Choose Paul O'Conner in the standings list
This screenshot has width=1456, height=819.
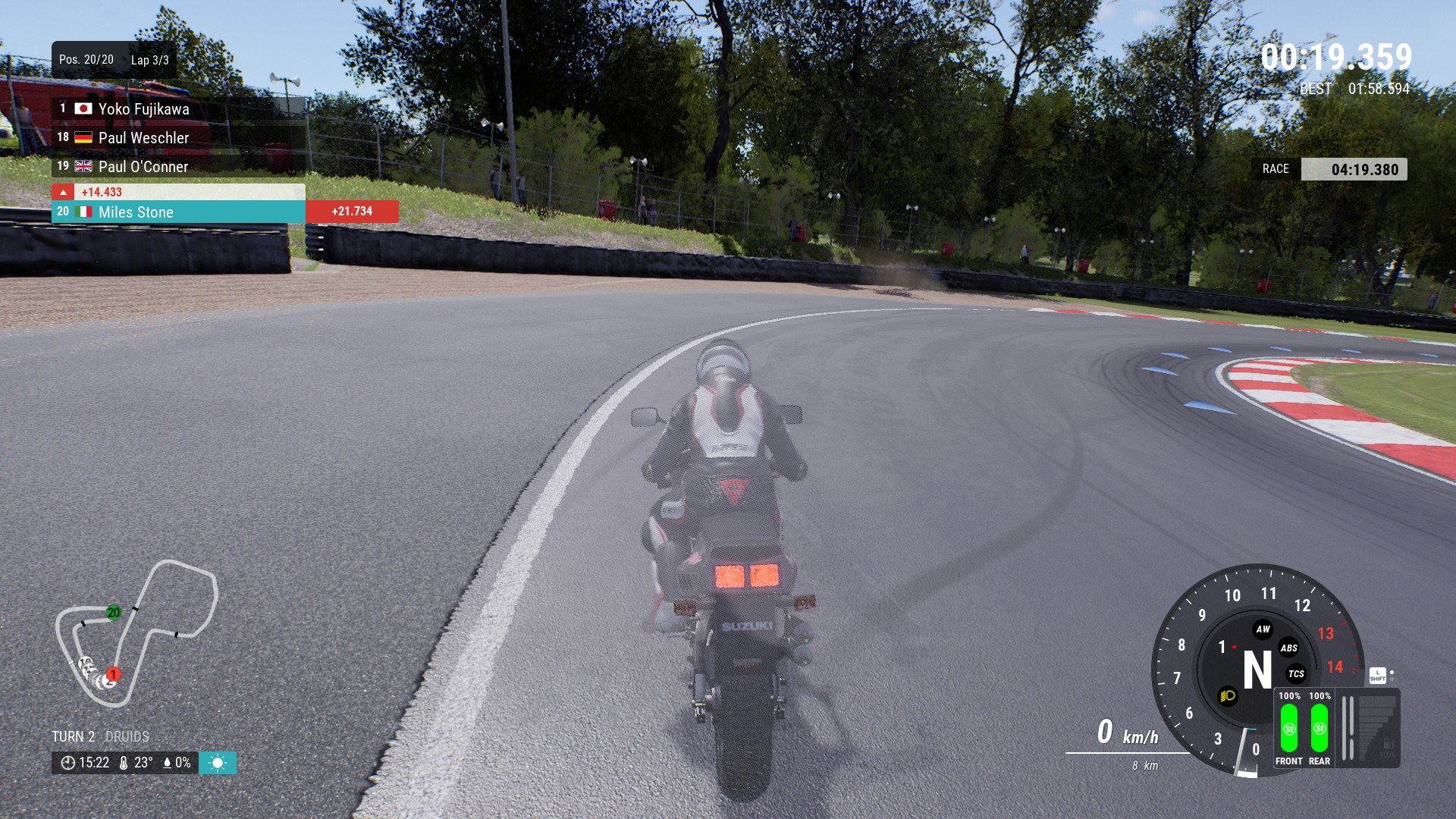click(x=178, y=167)
